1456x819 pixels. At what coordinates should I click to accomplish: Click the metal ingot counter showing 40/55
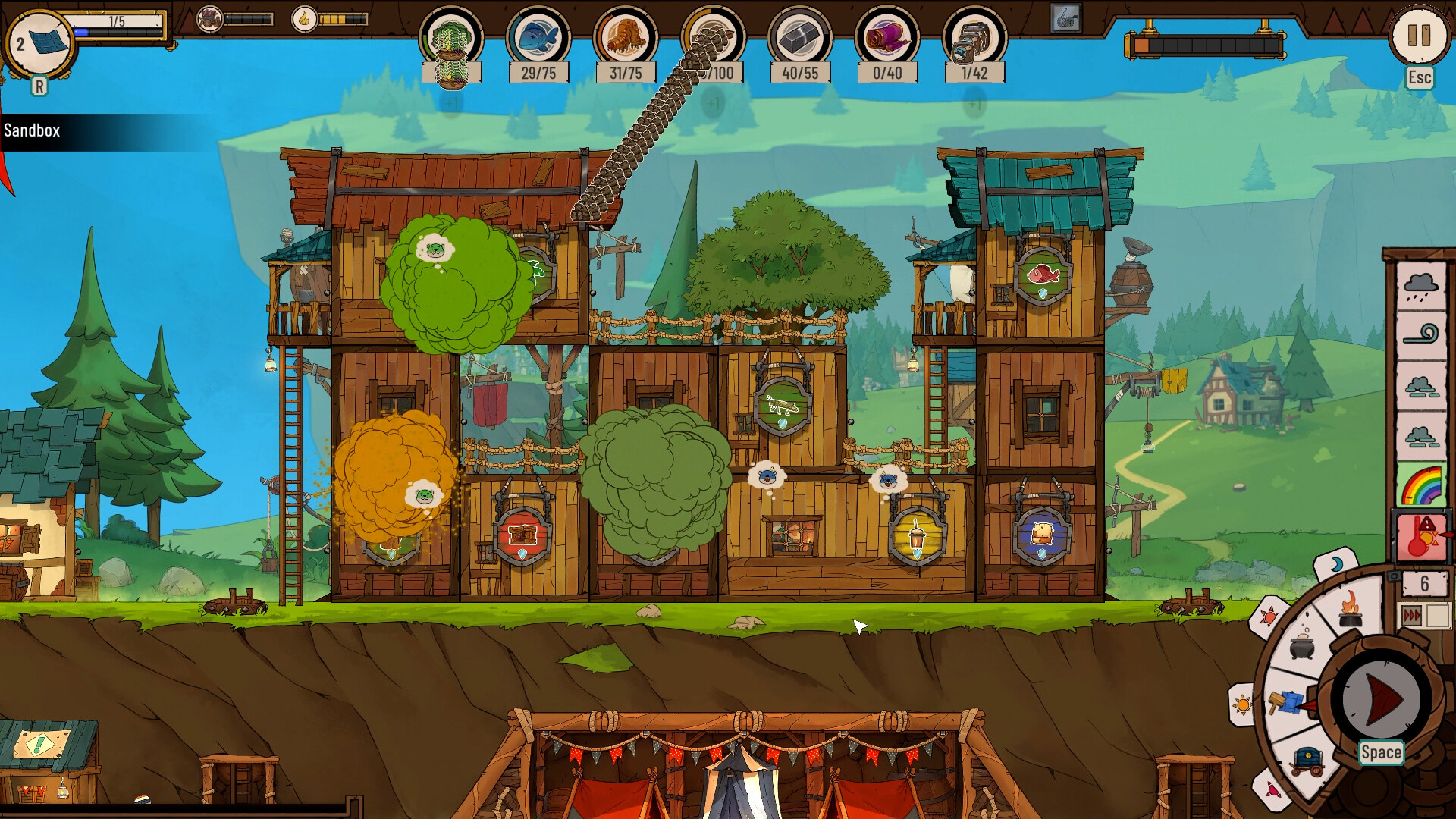point(803,74)
